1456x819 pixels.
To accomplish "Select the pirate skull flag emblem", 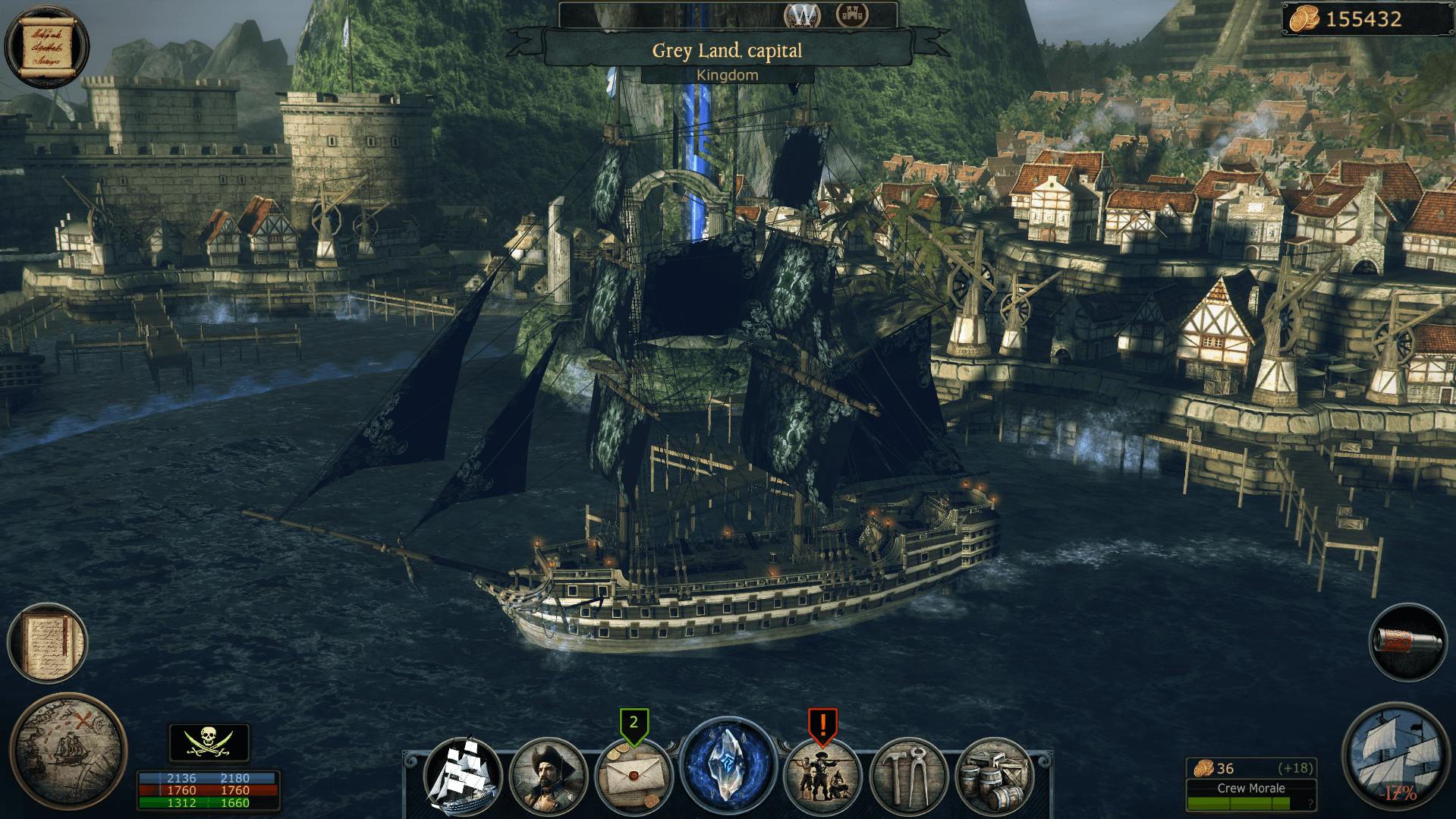I will pos(209,742).
